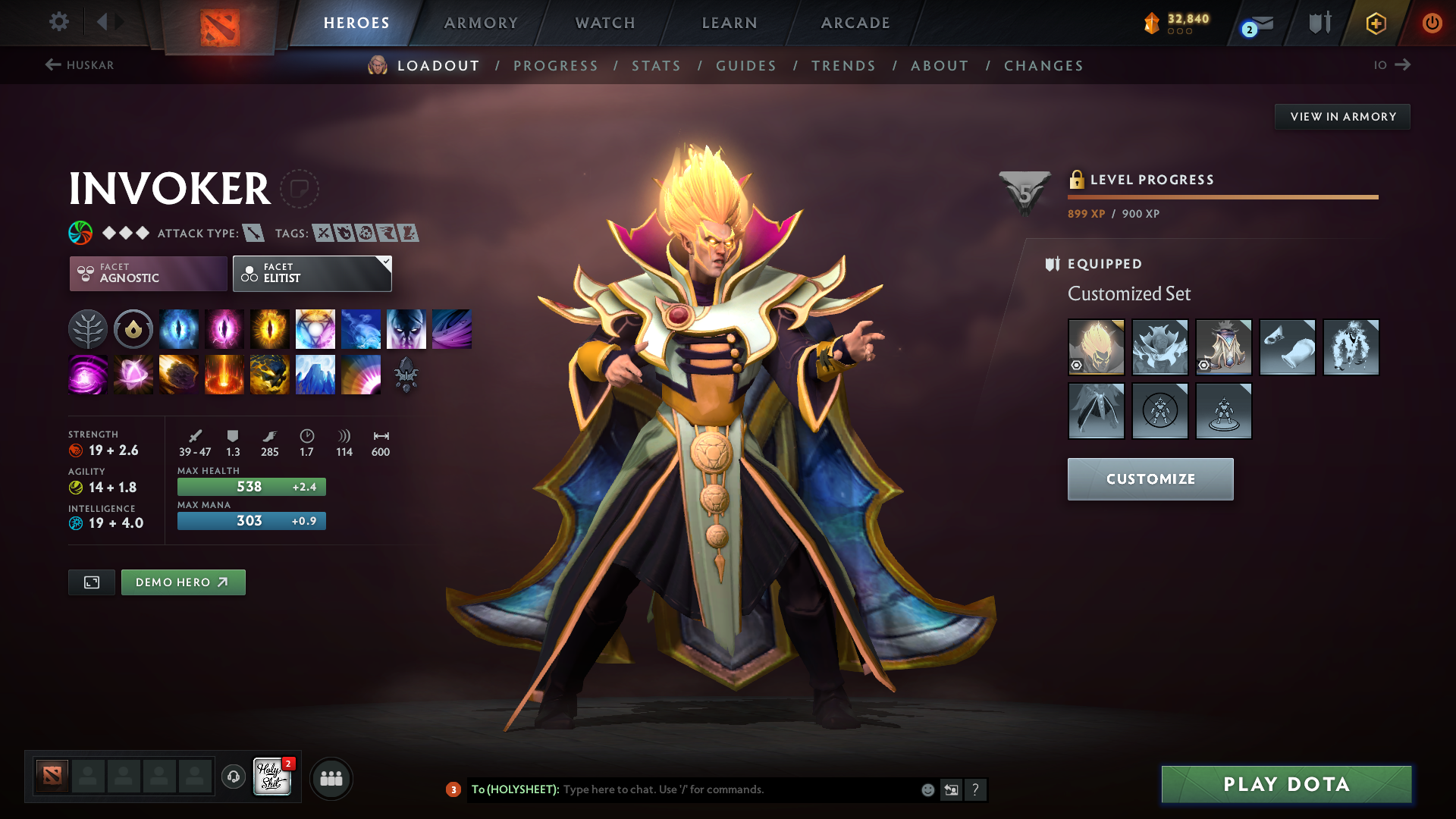
Task: Select the Exort ability icon
Action: point(270,328)
